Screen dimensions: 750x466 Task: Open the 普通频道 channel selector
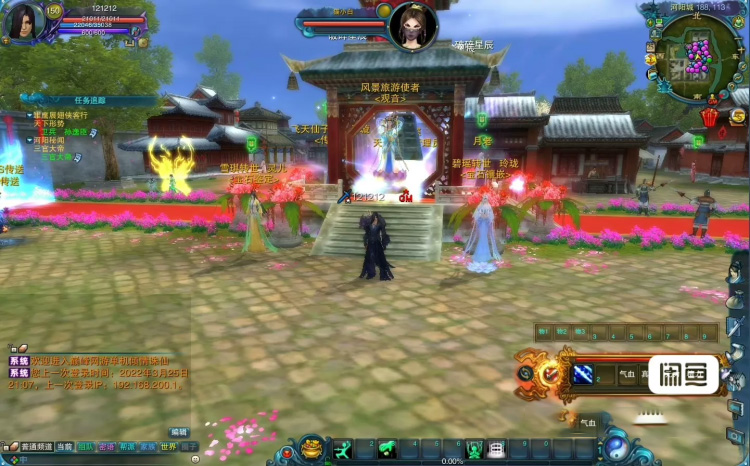(x=32, y=447)
